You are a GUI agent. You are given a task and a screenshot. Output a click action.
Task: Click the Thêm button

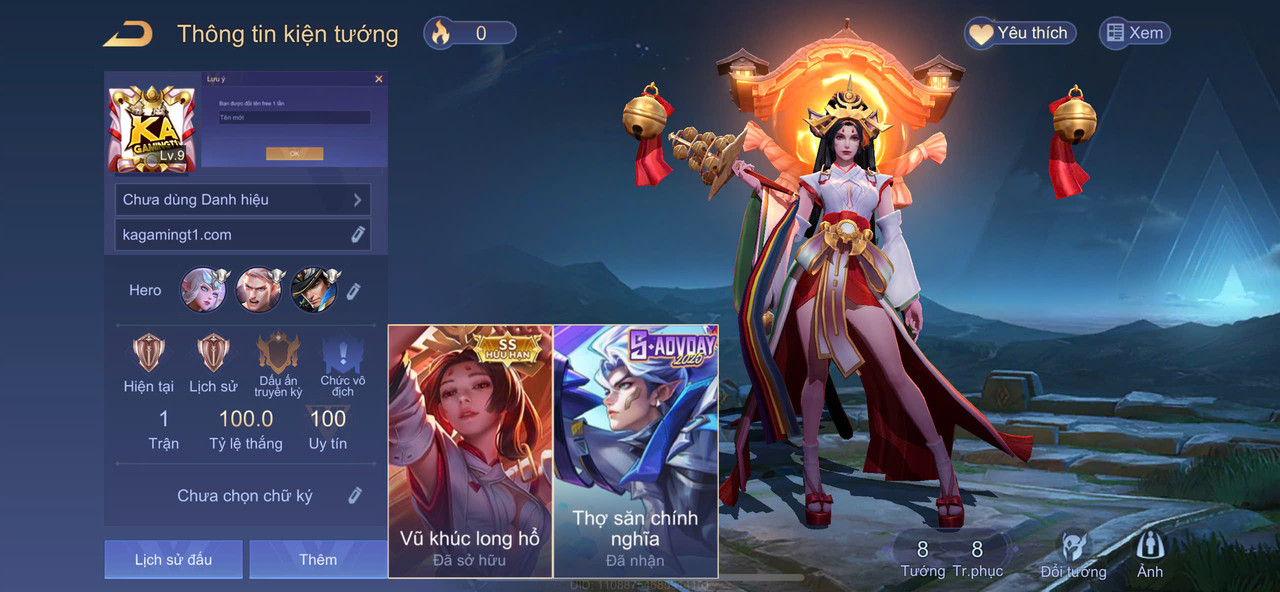(318, 559)
